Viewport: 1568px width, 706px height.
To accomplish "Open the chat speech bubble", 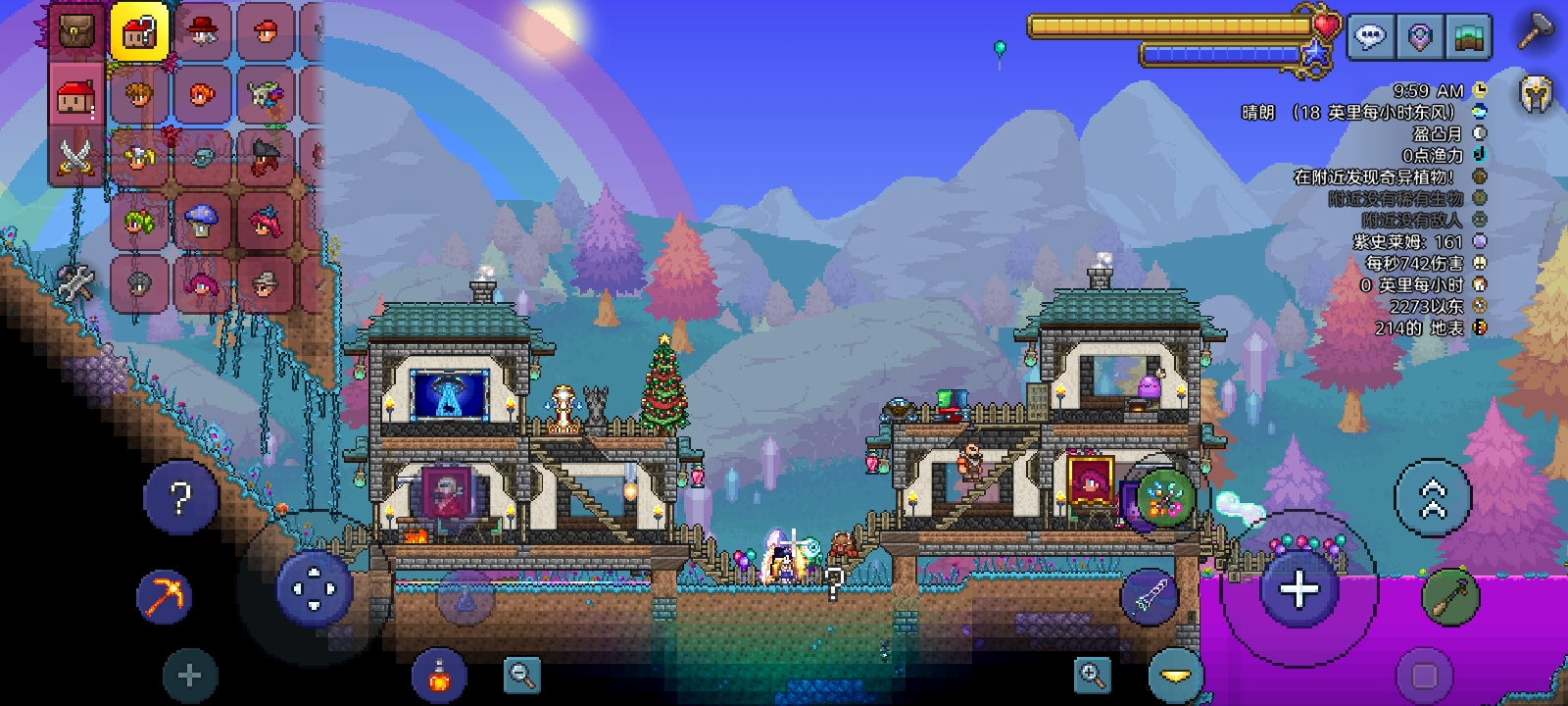I will (1369, 37).
